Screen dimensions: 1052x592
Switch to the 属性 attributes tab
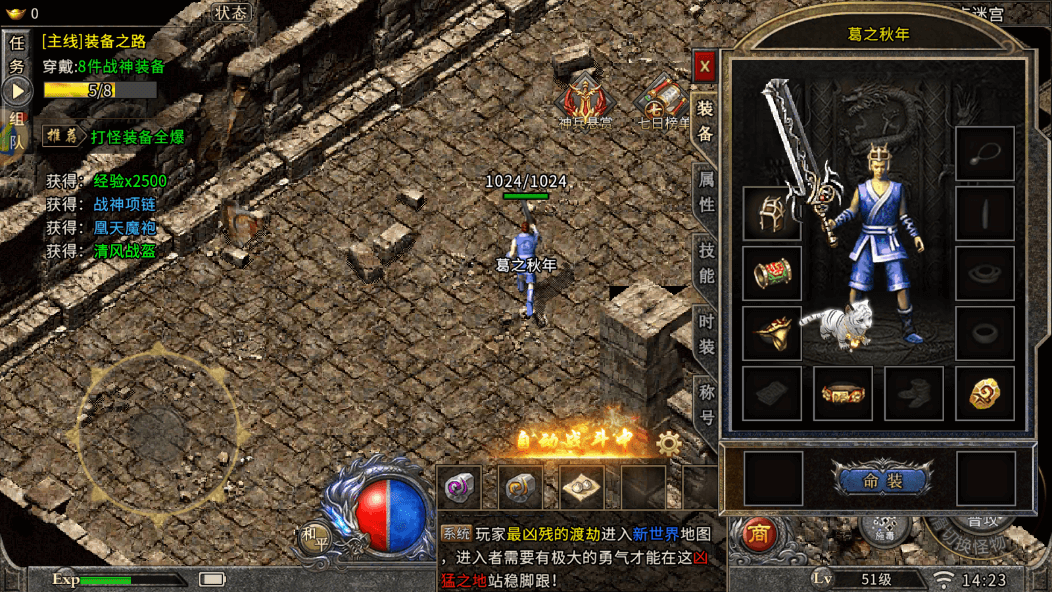(706, 190)
